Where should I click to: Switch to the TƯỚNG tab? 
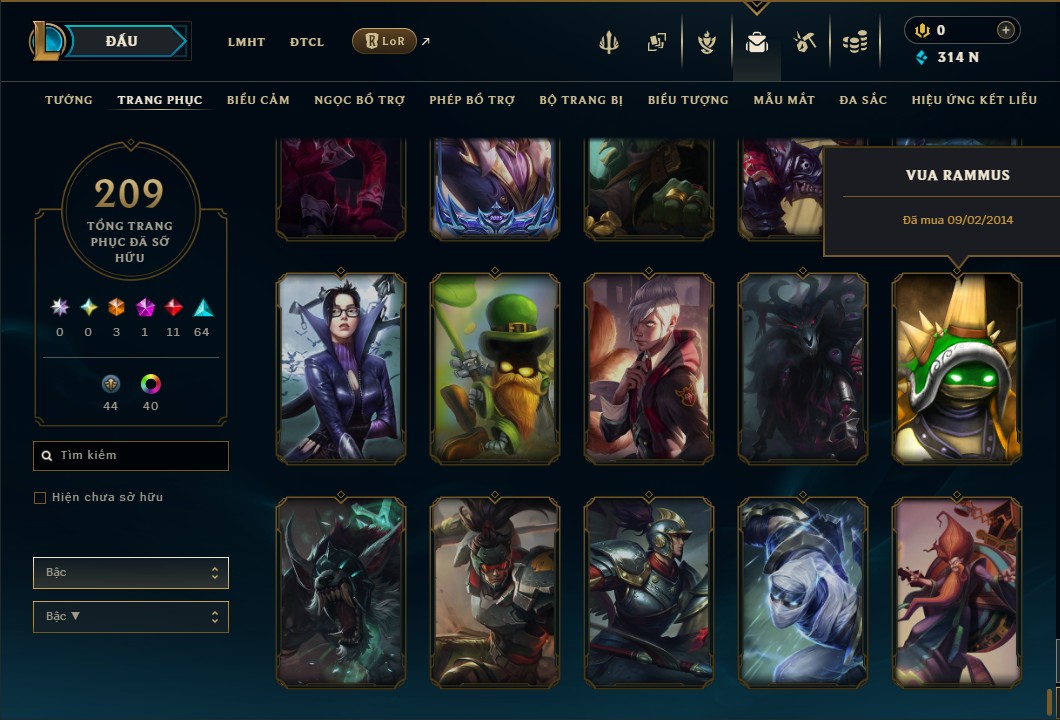pos(69,100)
